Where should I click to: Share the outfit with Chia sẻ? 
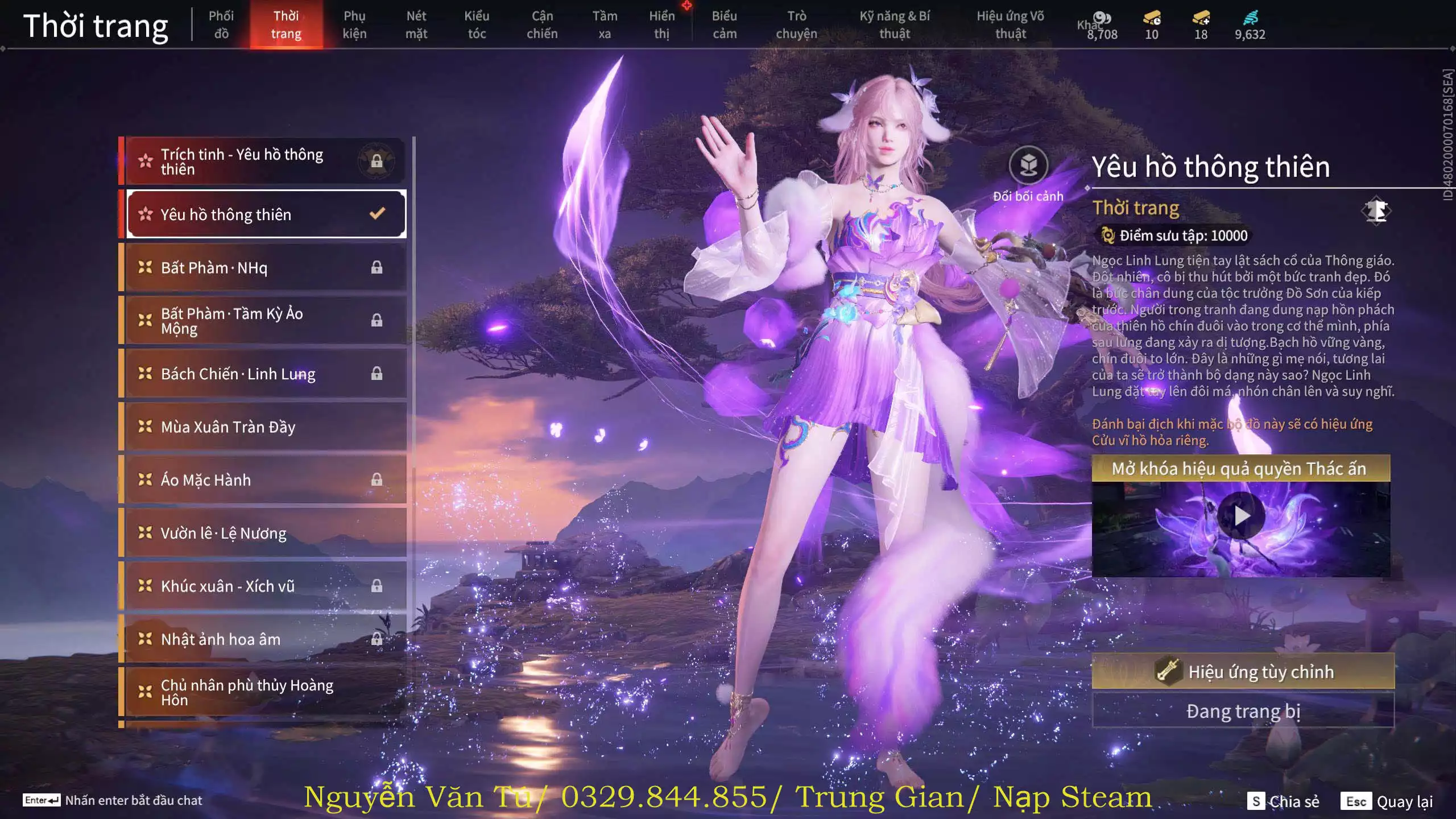[1284, 801]
